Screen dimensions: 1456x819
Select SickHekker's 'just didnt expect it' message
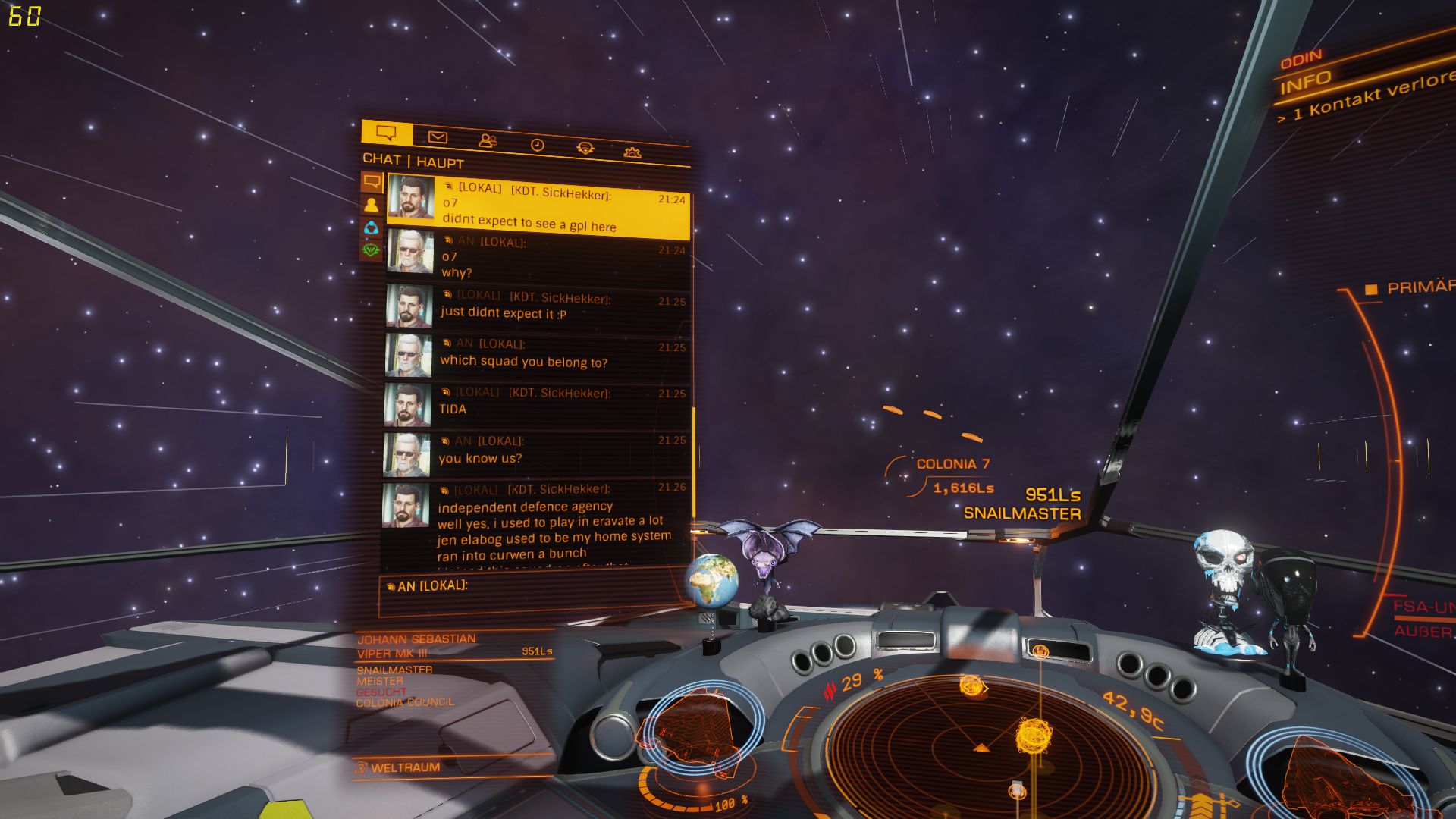(538, 306)
